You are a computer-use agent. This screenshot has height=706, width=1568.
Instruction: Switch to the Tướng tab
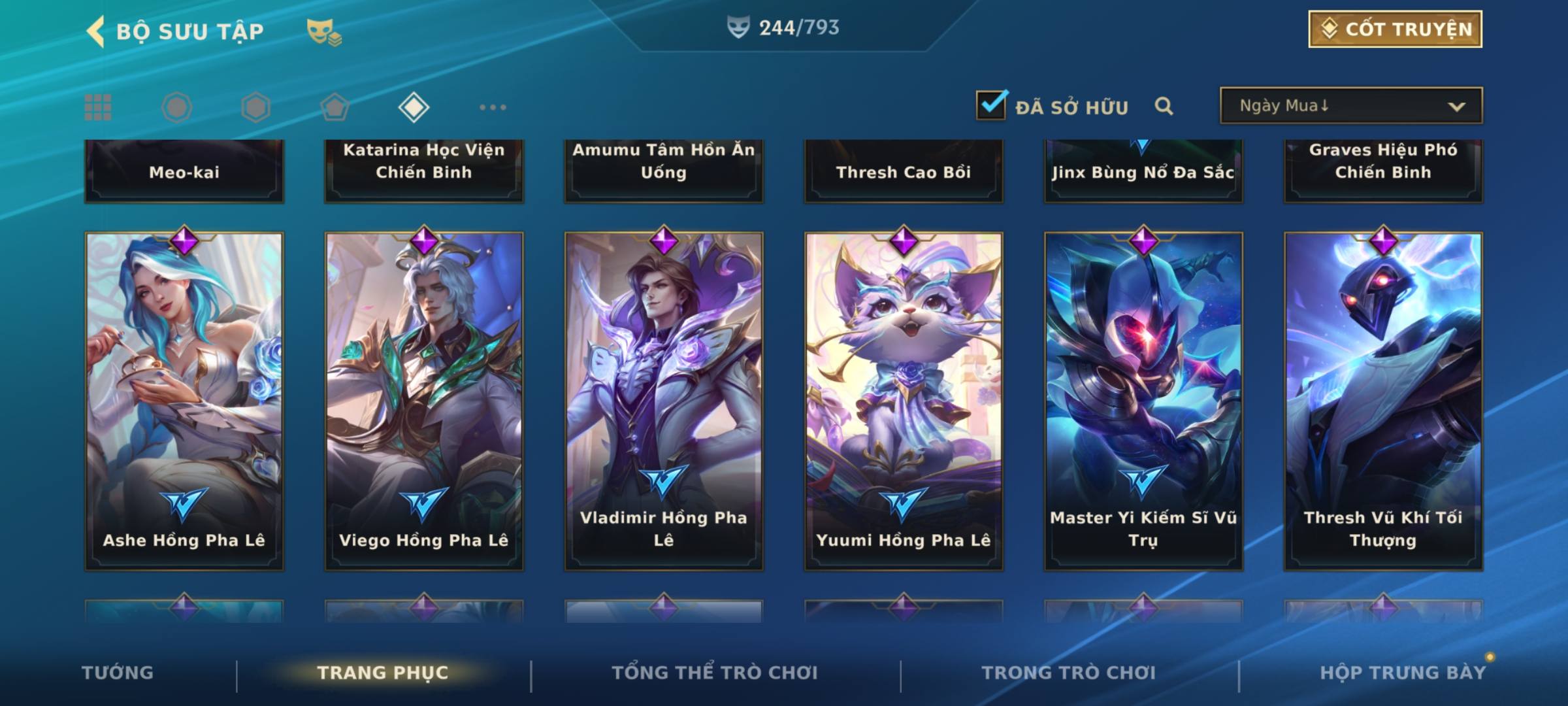coord(118,673)
